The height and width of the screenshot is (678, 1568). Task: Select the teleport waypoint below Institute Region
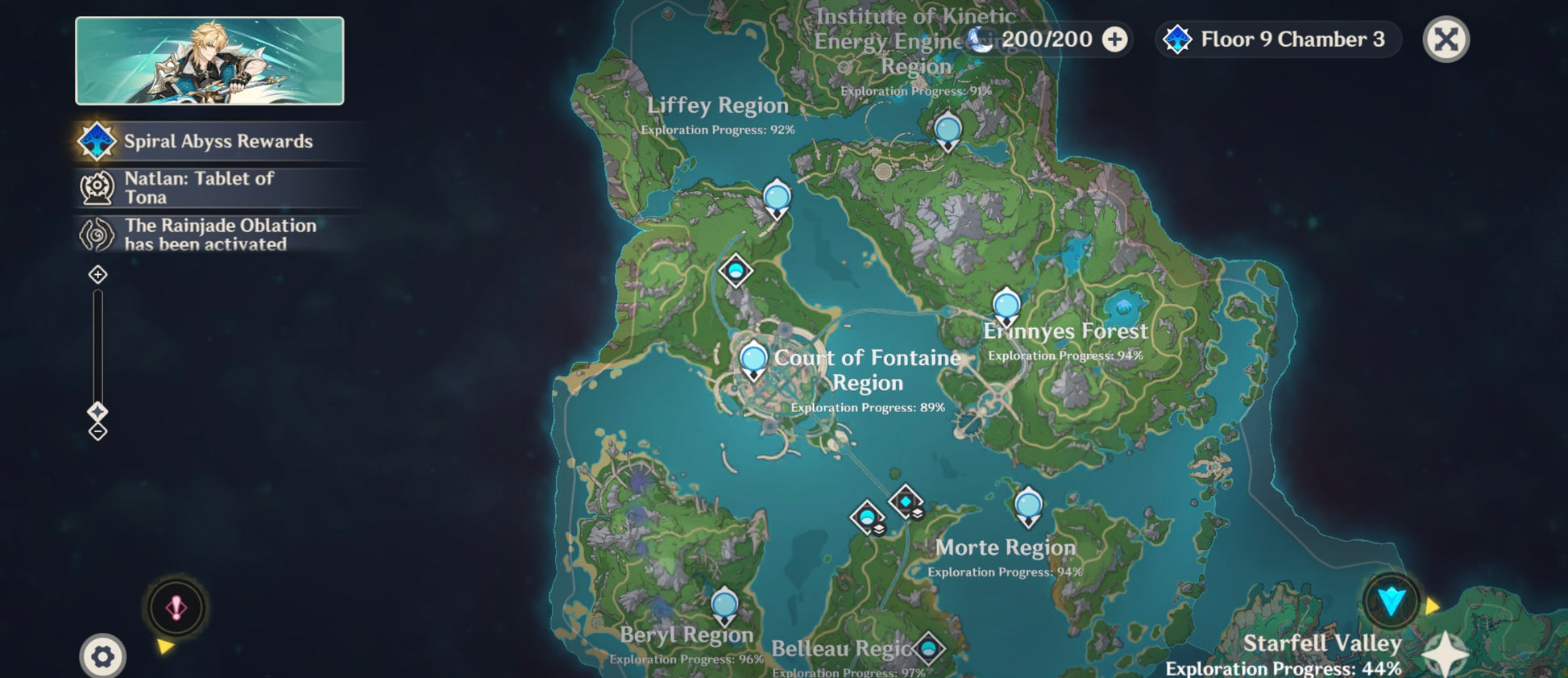click(x=948, y=131)
